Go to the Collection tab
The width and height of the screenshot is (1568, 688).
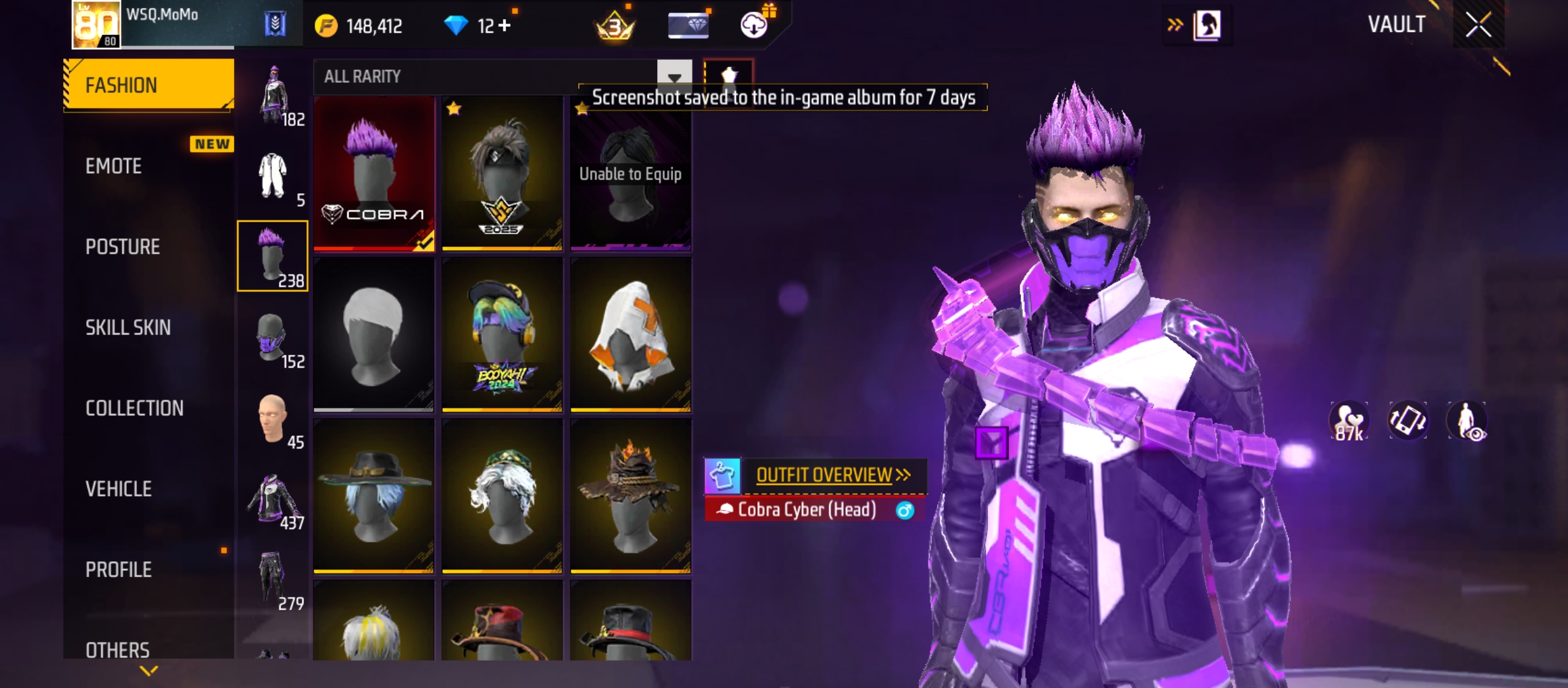click(x=134, y=408)
